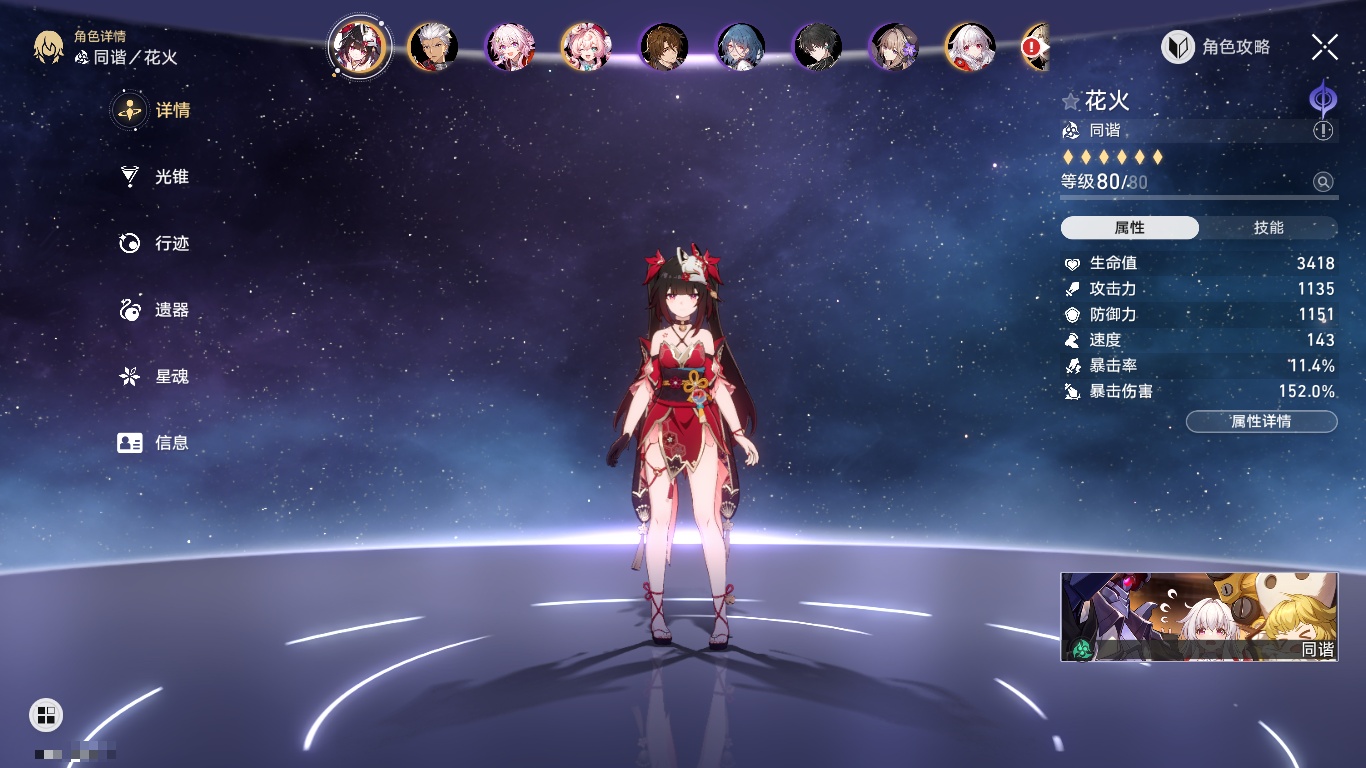Image resolution: width=1366 pixels, height=768 pixels.
Task: Open the 同谐 banner thumbnail
Action: (1199, 617)
